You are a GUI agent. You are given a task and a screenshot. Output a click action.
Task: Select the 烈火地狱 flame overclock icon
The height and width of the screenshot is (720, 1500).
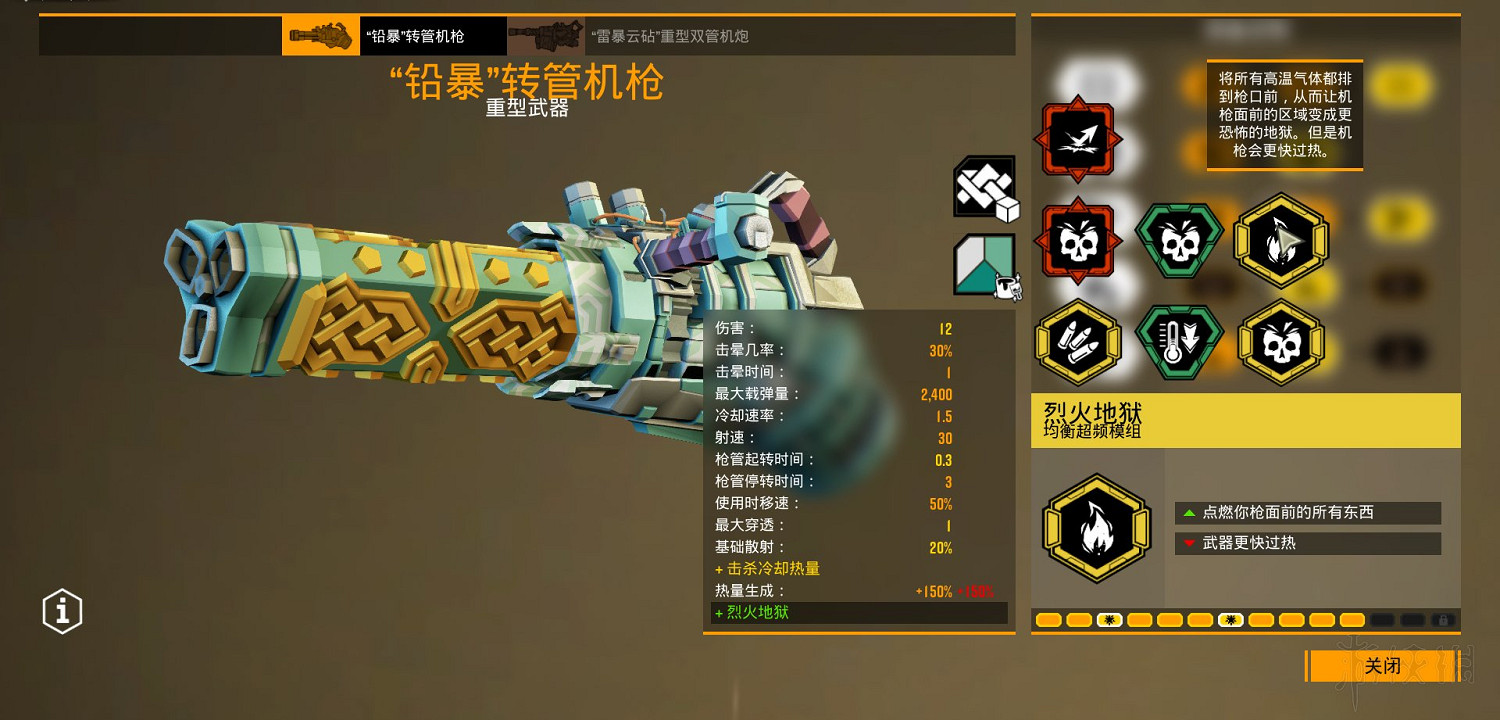point(1097,527)
